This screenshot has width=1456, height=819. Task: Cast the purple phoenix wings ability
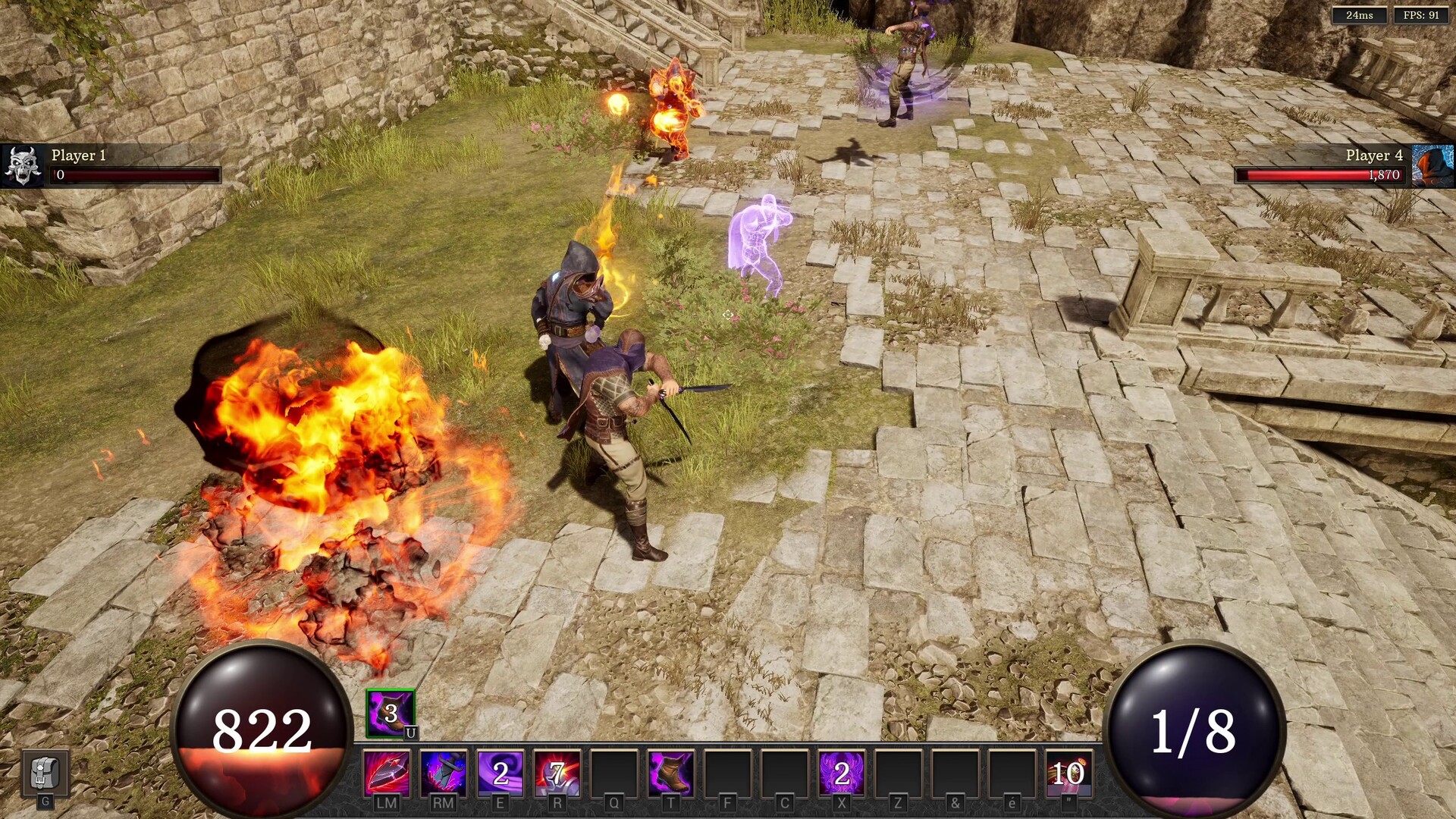tap(842, 773)
